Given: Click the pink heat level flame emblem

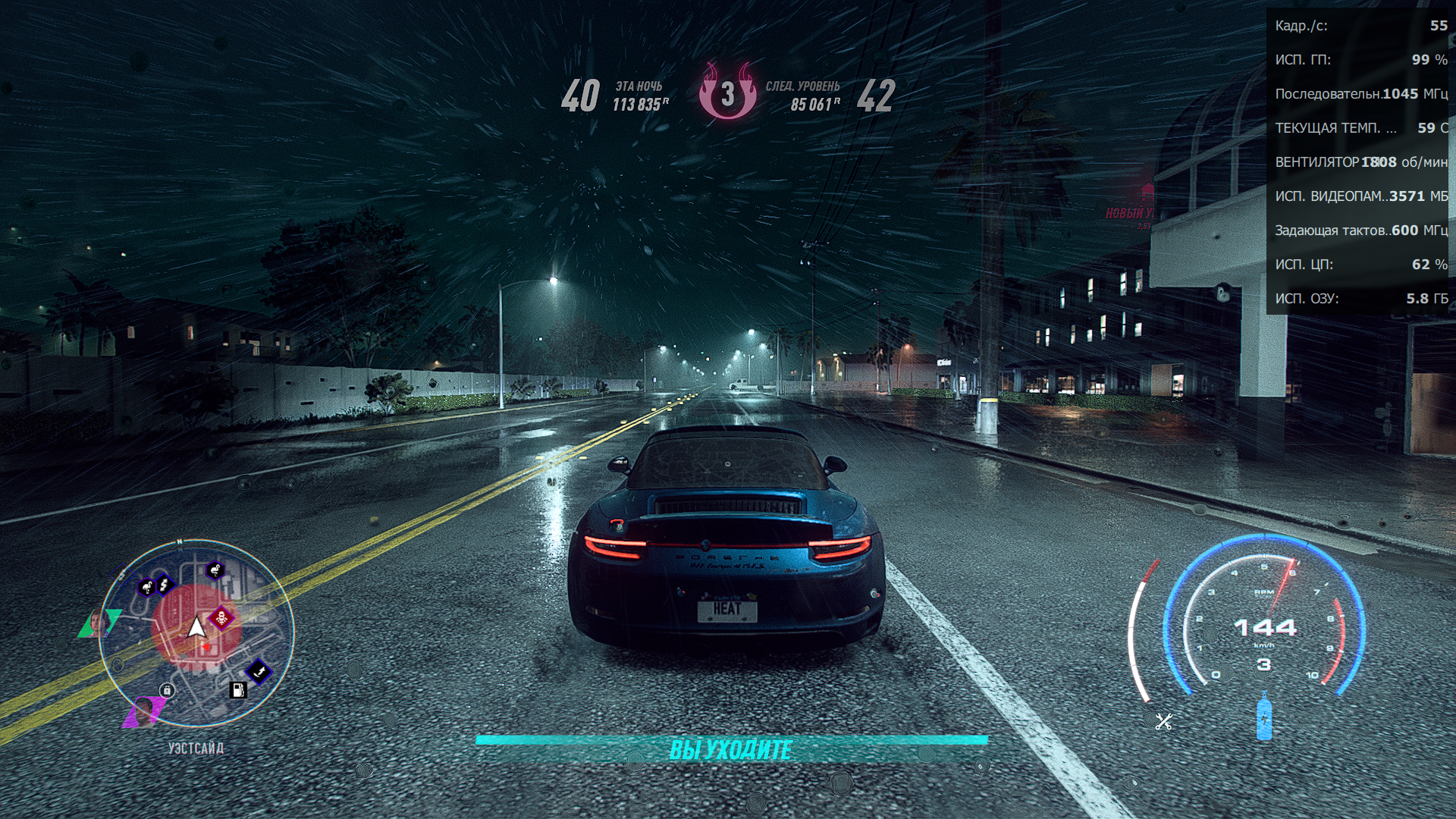Looking at the screenshot, I should [727, 93].
